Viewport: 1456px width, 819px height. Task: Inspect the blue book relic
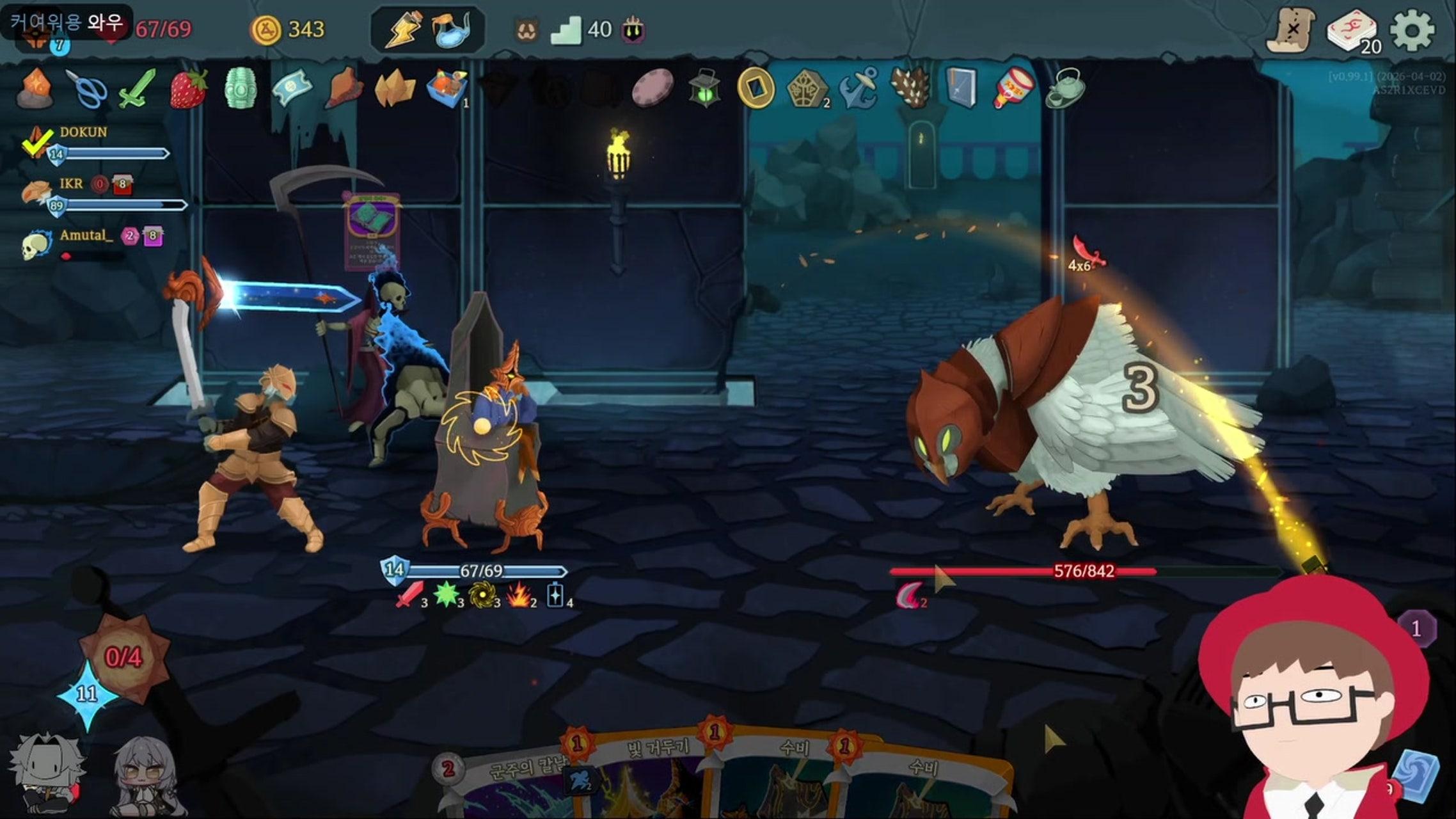961,88
